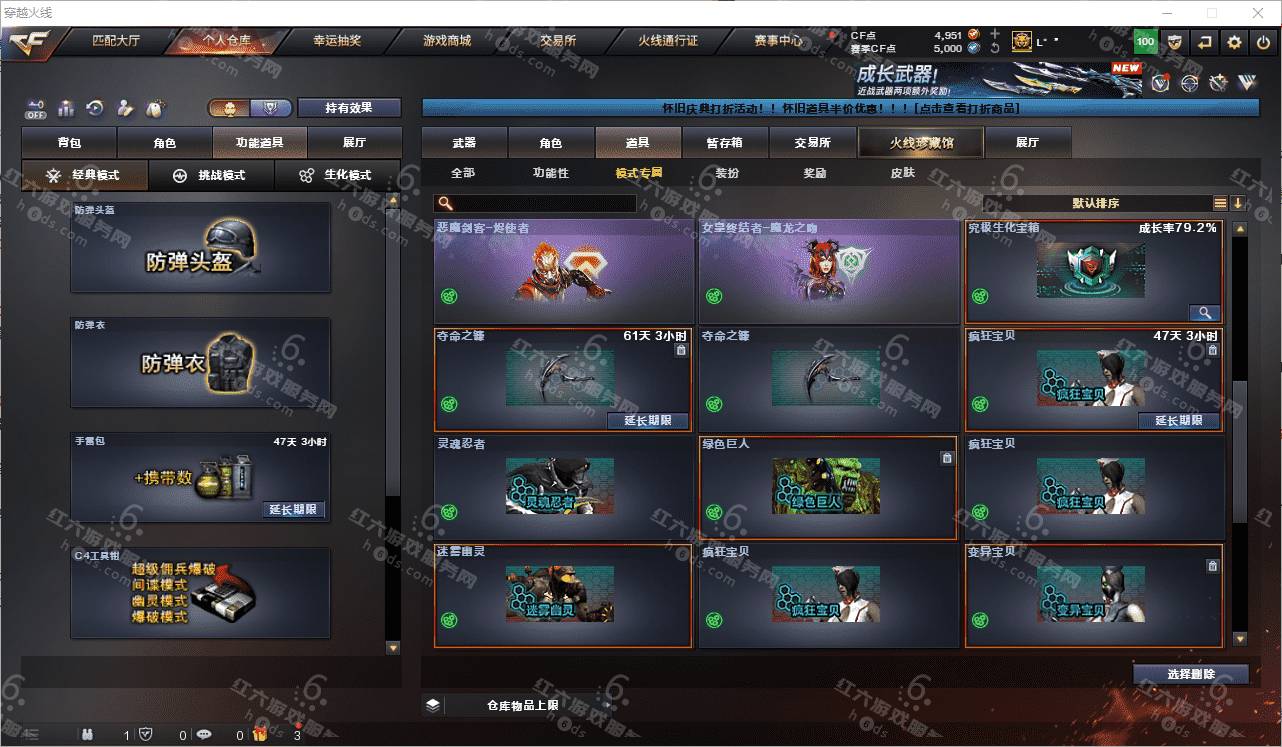Click the 选择删除 delete button
Viewport: 1282px width, 747px height.
click(x=1190, y=674)
